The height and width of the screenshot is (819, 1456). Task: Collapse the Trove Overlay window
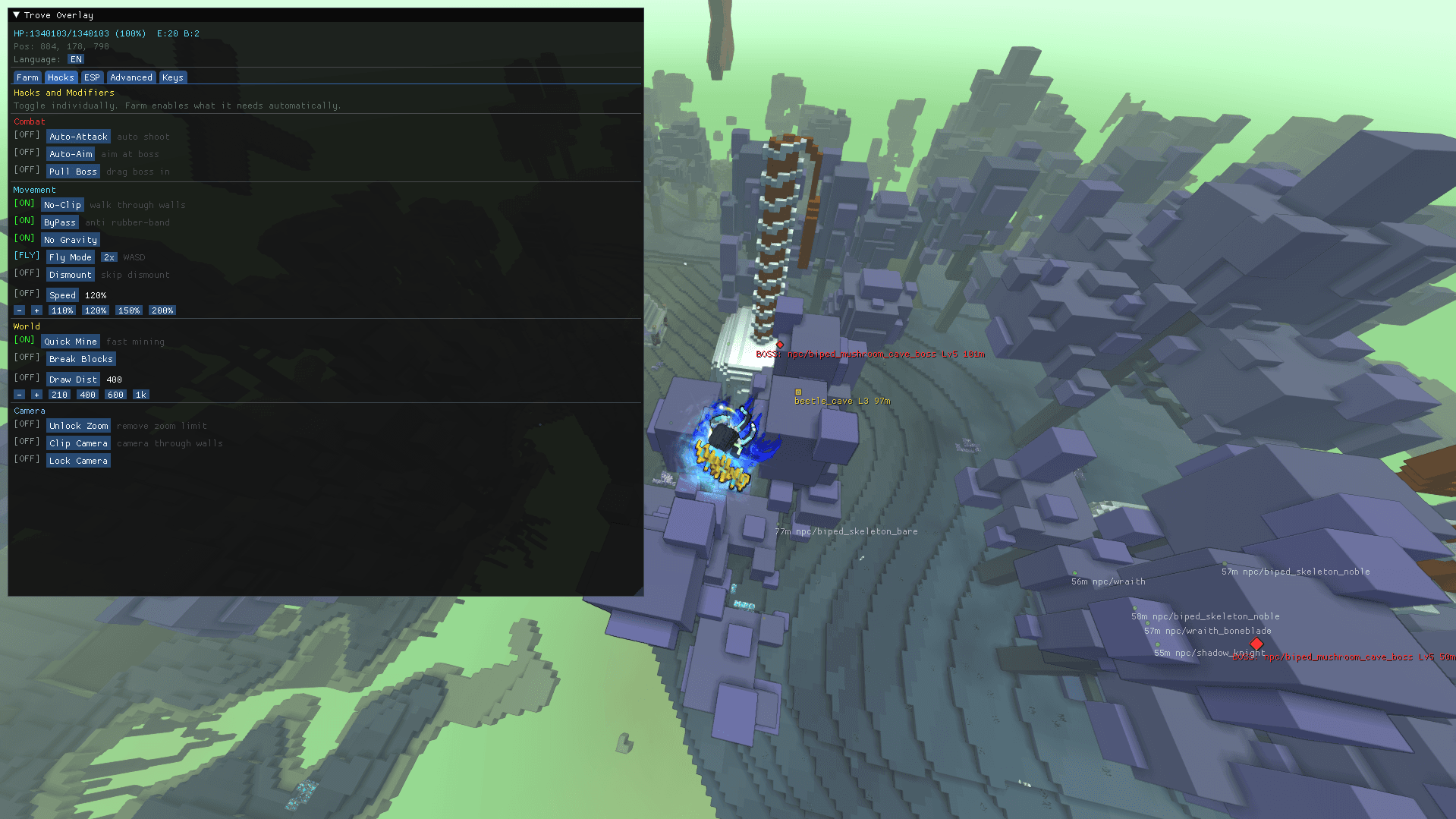pyautogui.click(x=17, y=15)
